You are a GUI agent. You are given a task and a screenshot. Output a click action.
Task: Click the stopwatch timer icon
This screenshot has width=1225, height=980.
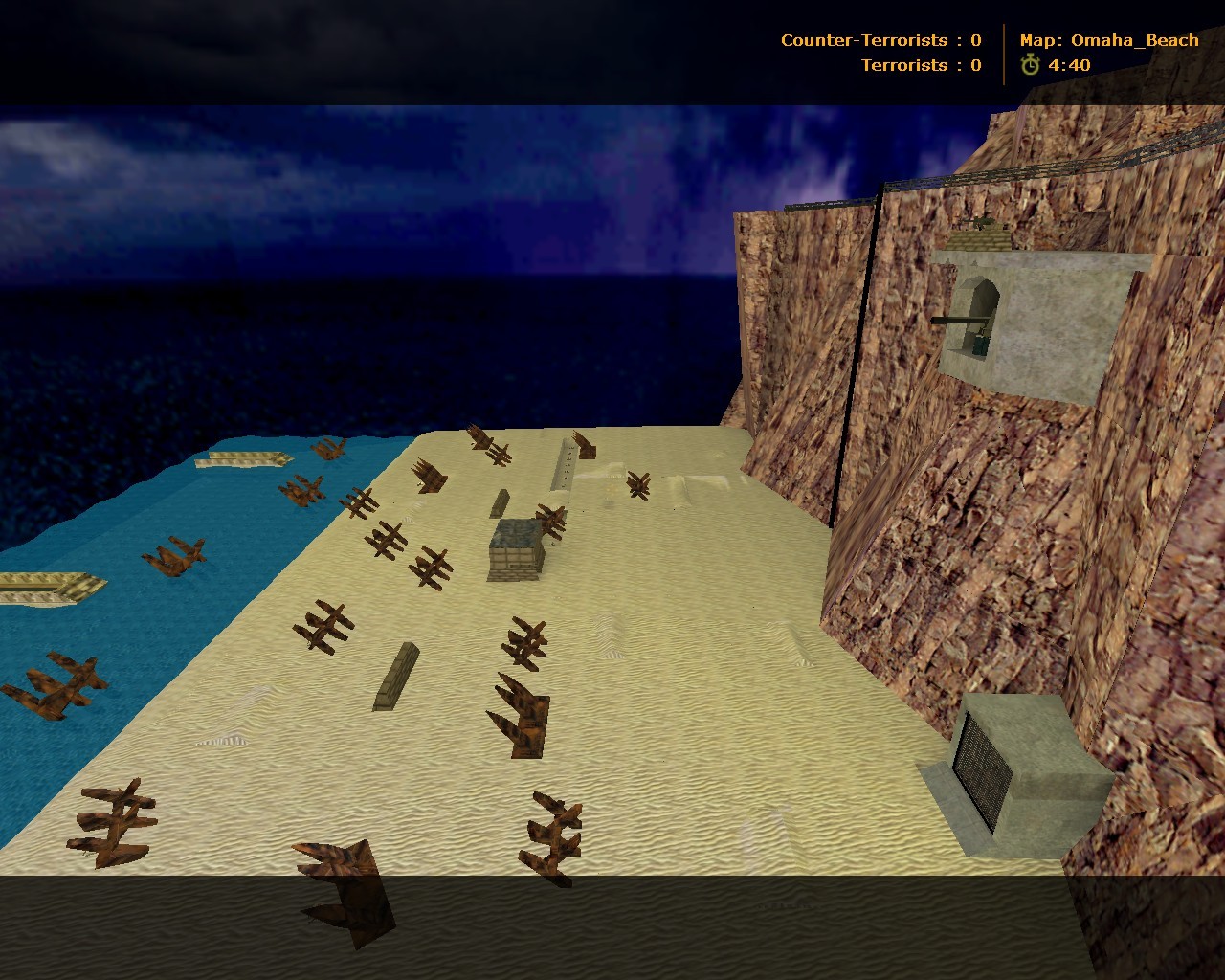pos(1030,65)
